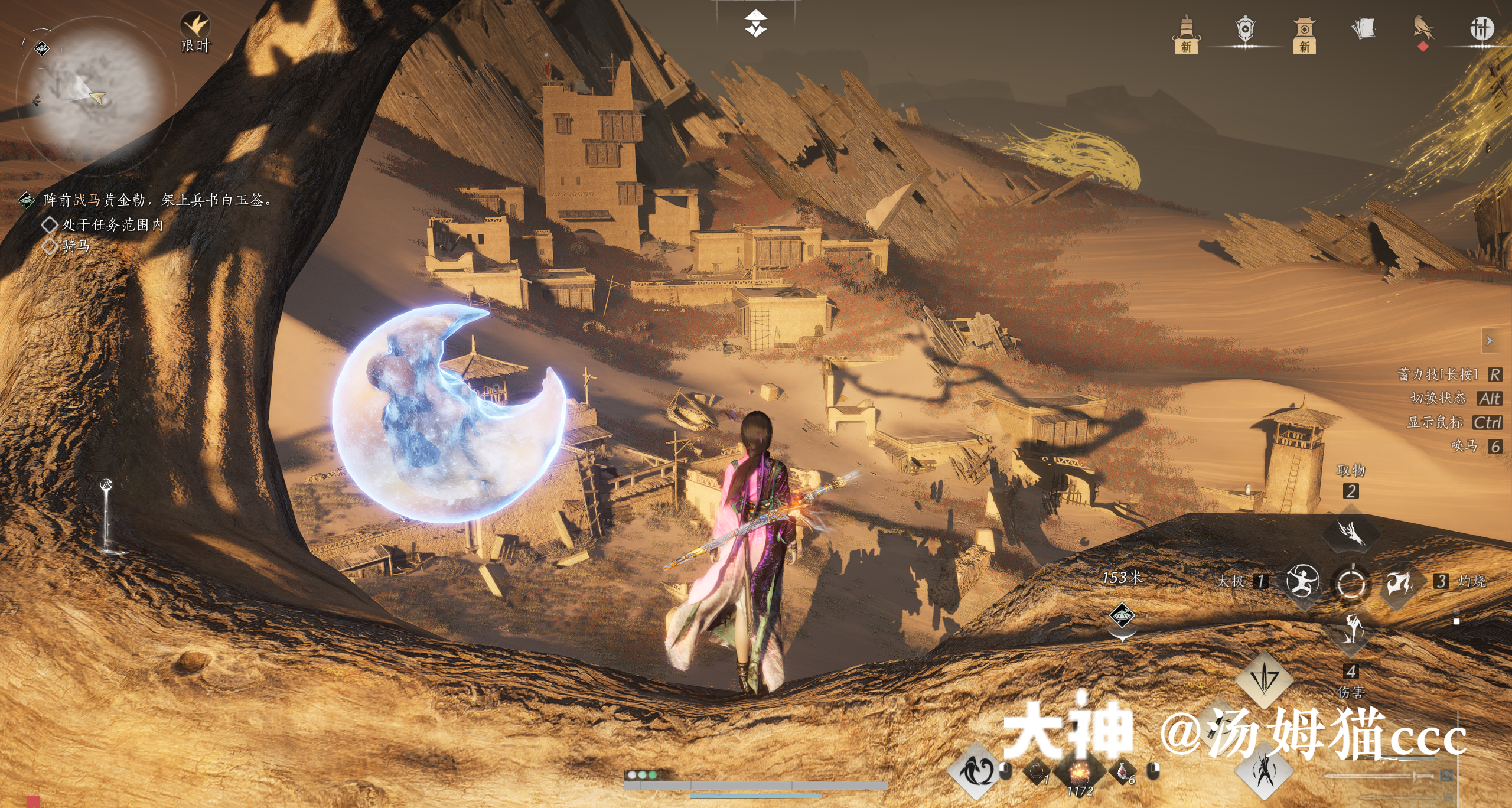Select the twin koi fish skill
This screenshot has width=1512, height=808.
tap(976, 770)
